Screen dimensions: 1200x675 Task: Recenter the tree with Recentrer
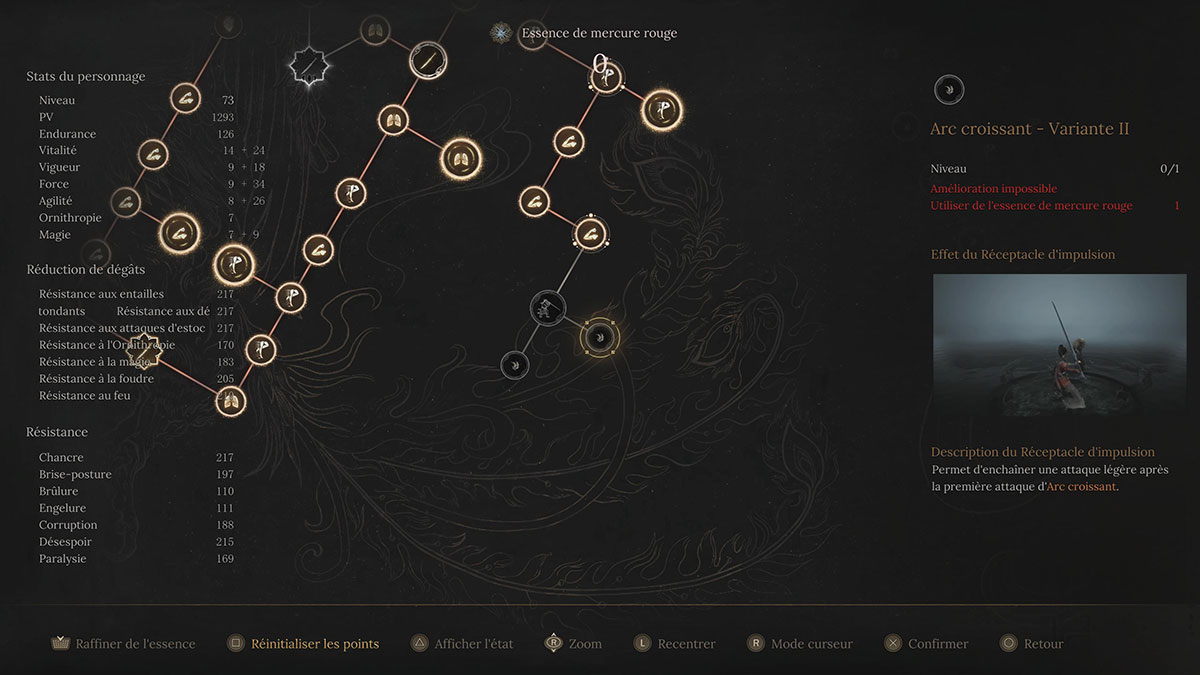[x=674, y=644]
